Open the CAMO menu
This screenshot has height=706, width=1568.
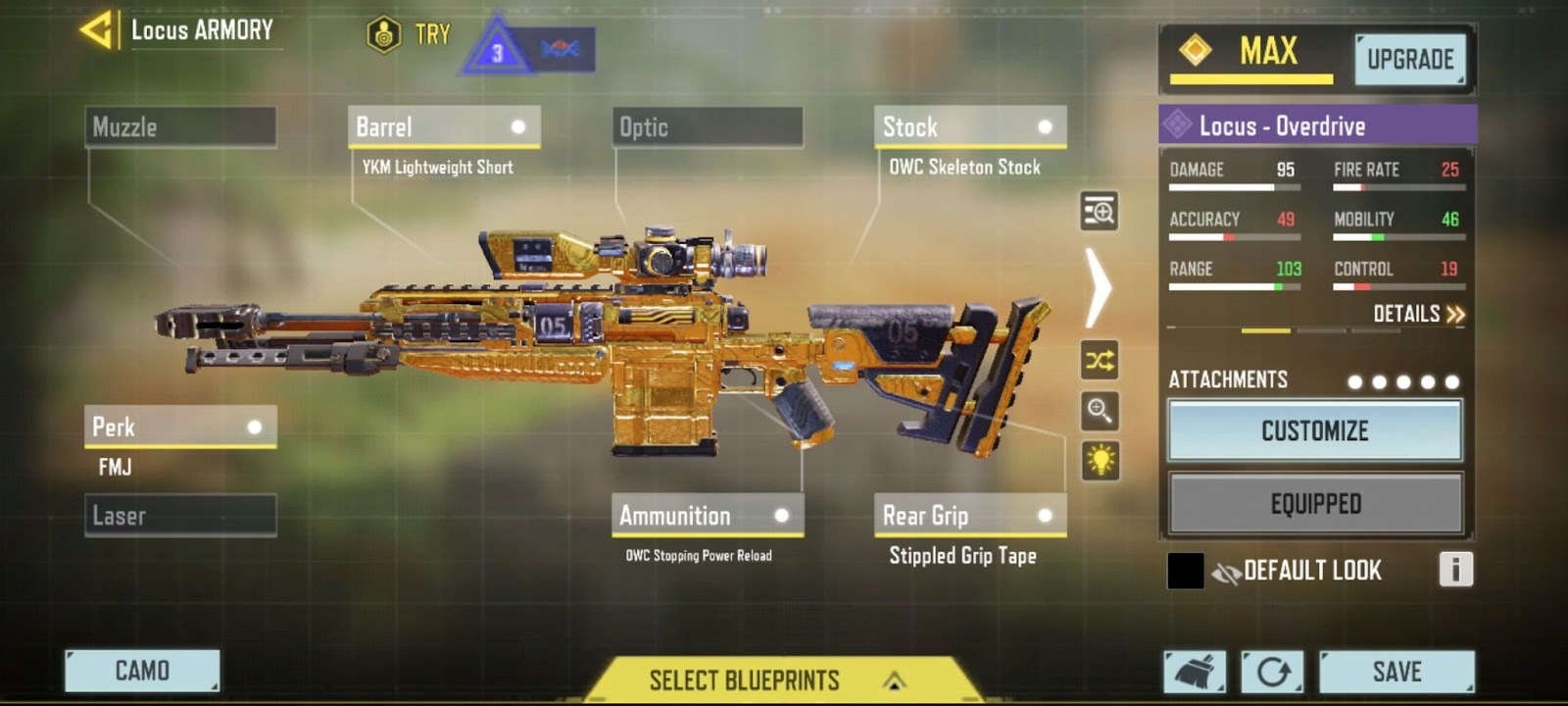pos(142,671)
